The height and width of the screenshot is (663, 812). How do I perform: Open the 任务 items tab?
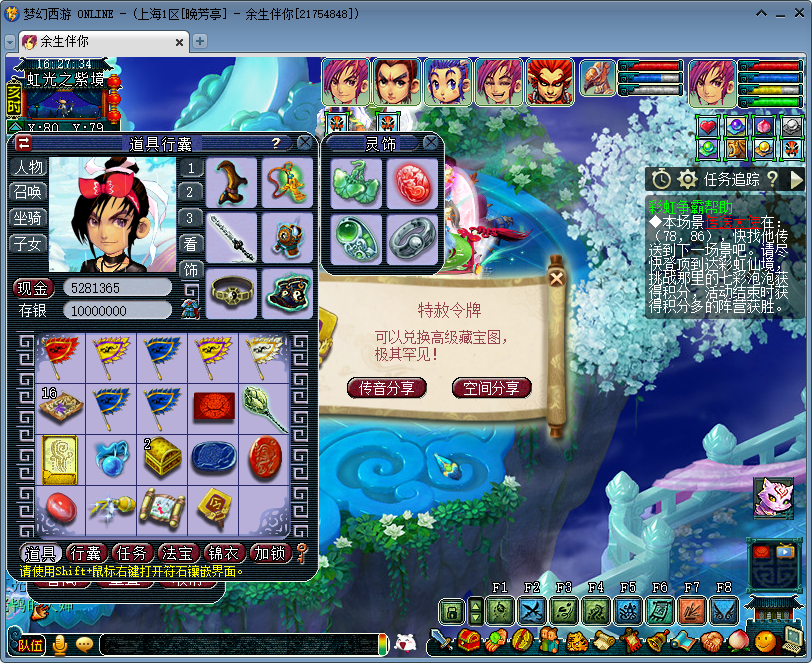(x=132, y=553)
